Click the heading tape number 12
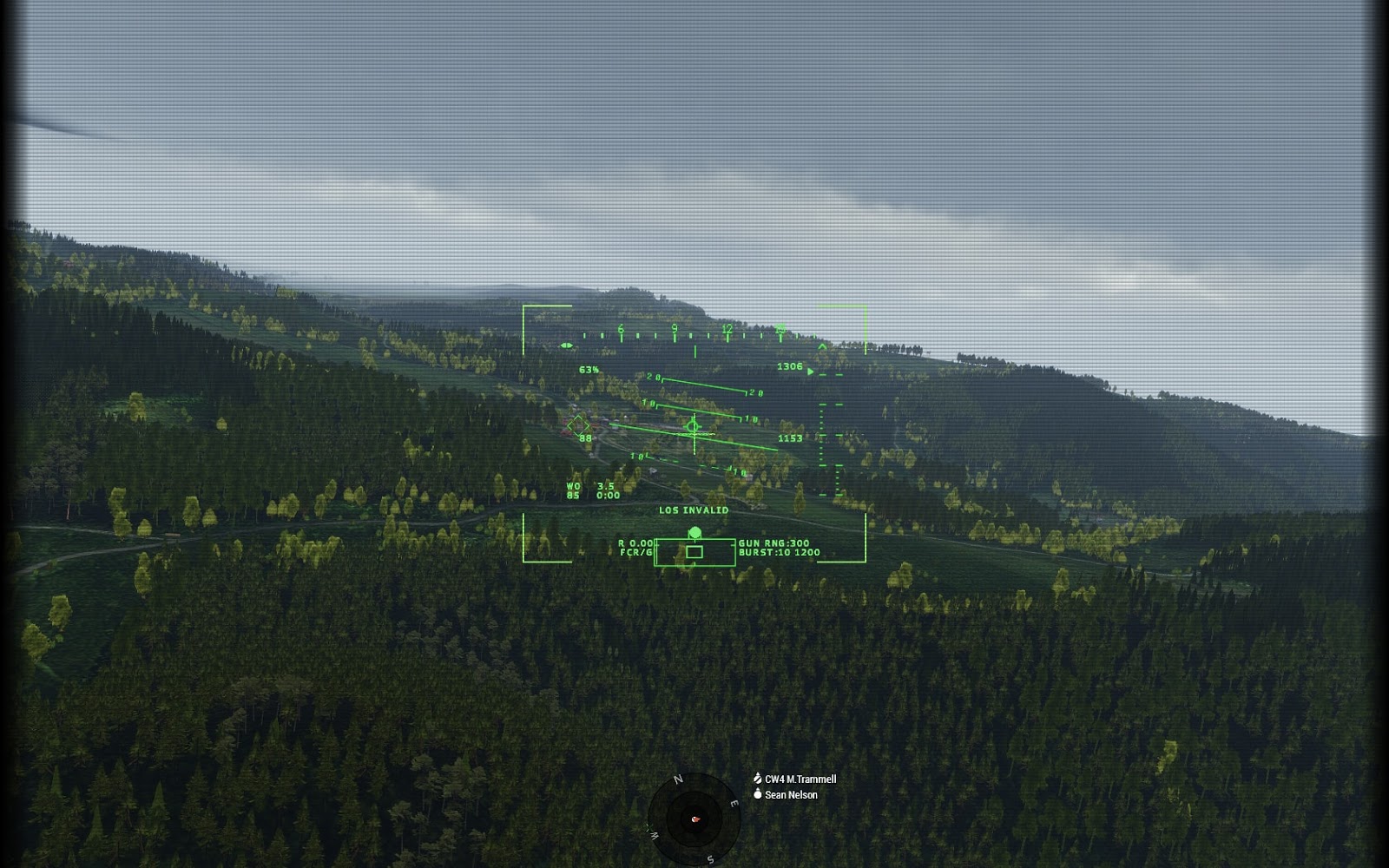This screenshot has height=868, width=1389. tap(726, 328)
